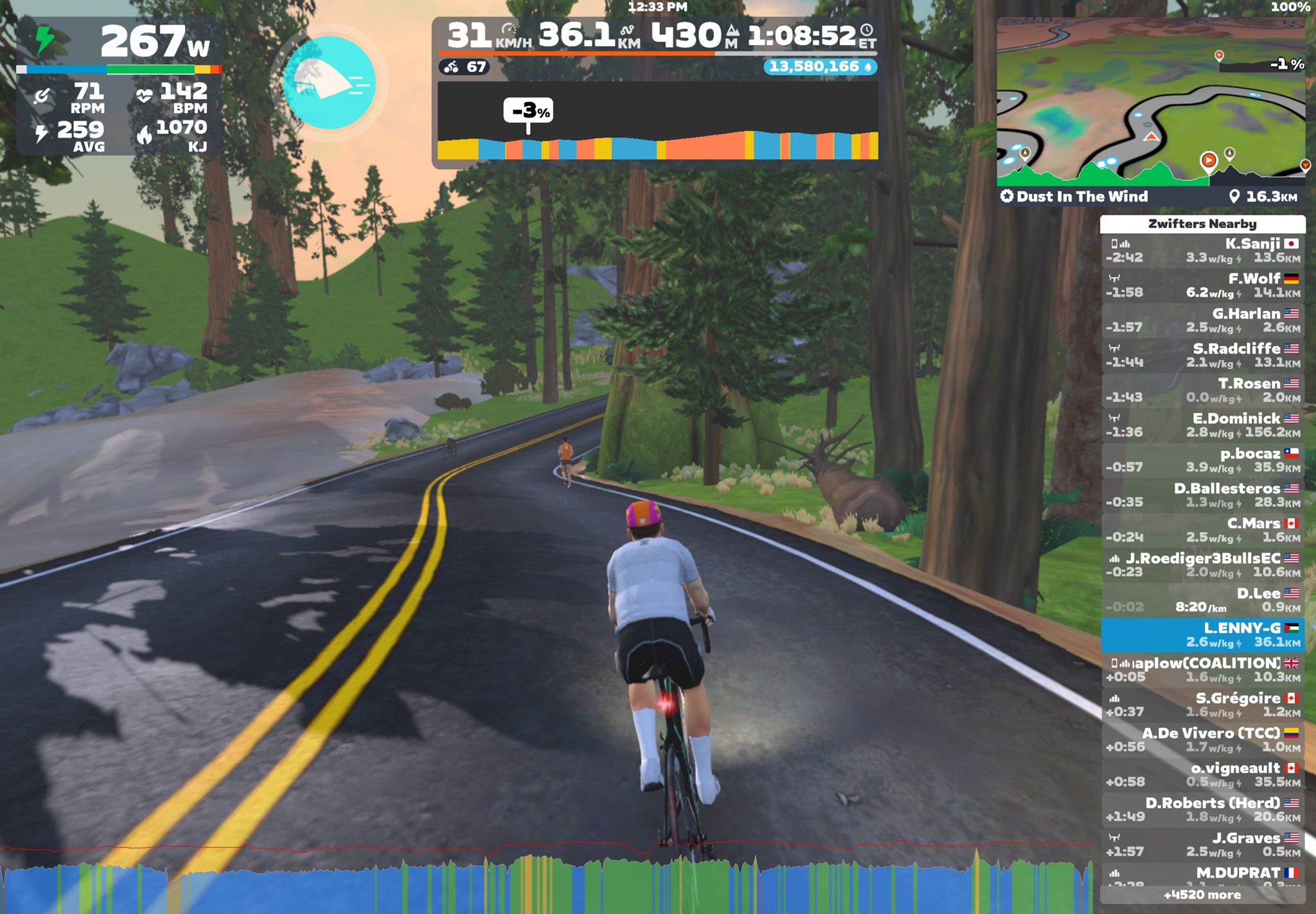Select the highlighted L.ENNY-G row

pos(1202,635)
